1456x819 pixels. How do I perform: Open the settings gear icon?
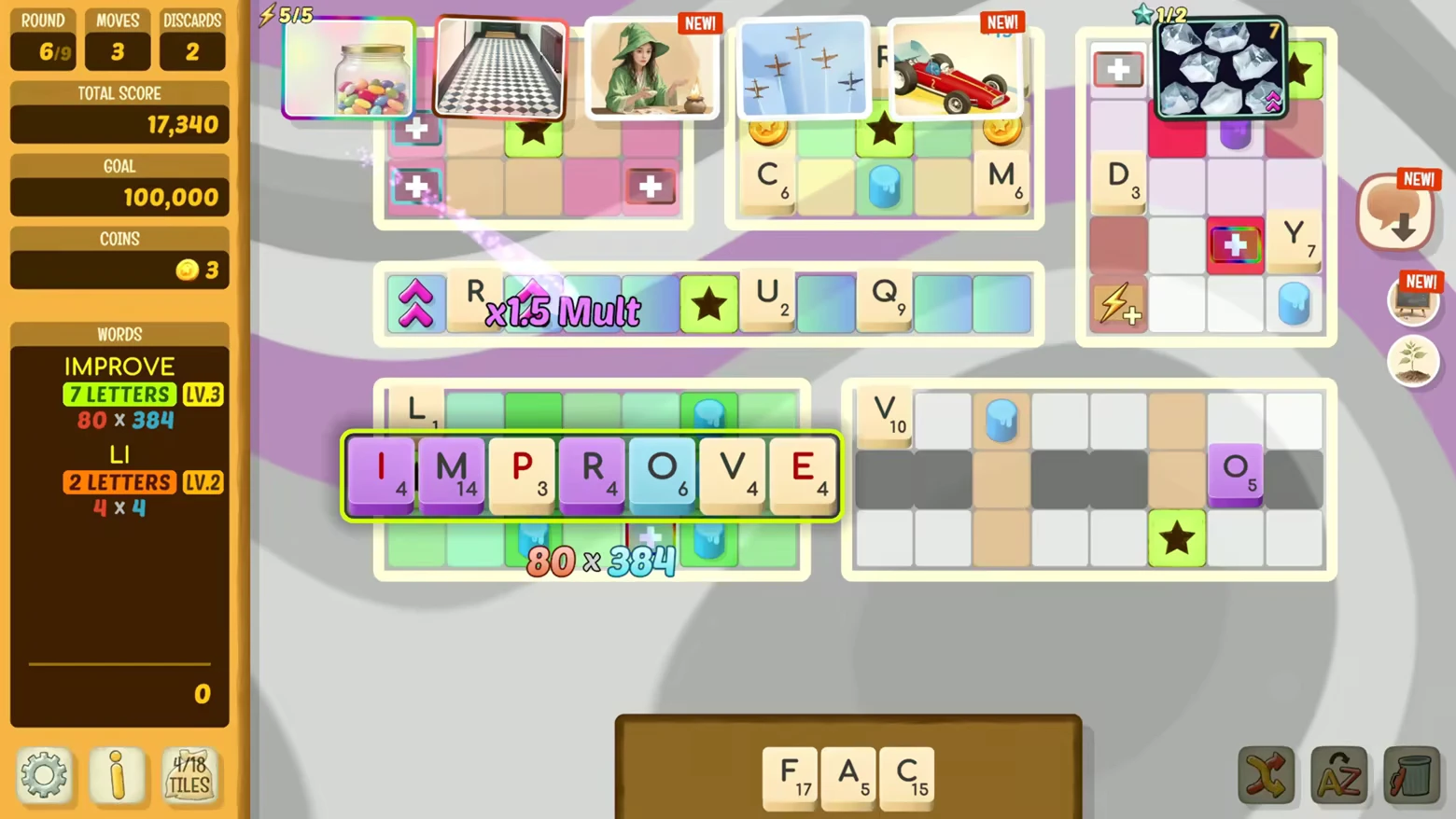coord(44,775)
